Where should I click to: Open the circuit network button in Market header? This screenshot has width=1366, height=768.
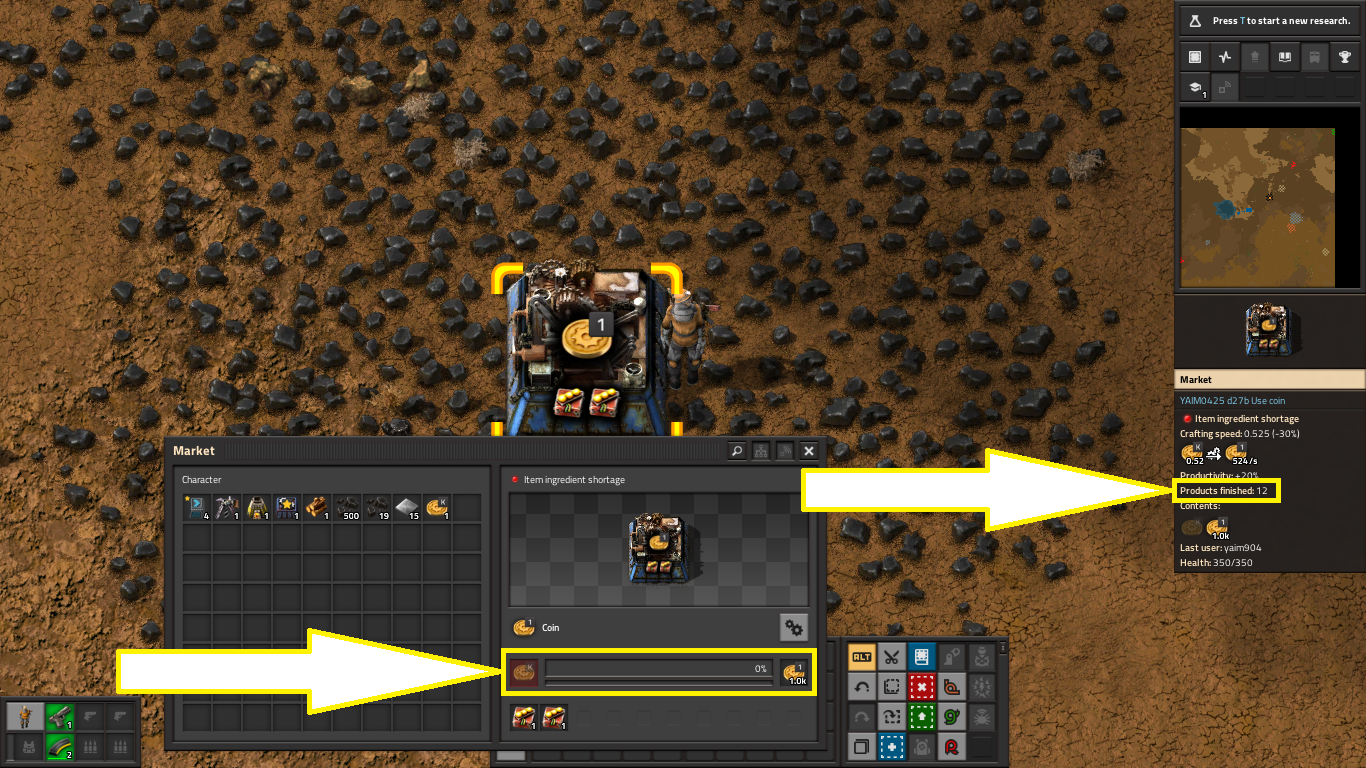(761, 451)
